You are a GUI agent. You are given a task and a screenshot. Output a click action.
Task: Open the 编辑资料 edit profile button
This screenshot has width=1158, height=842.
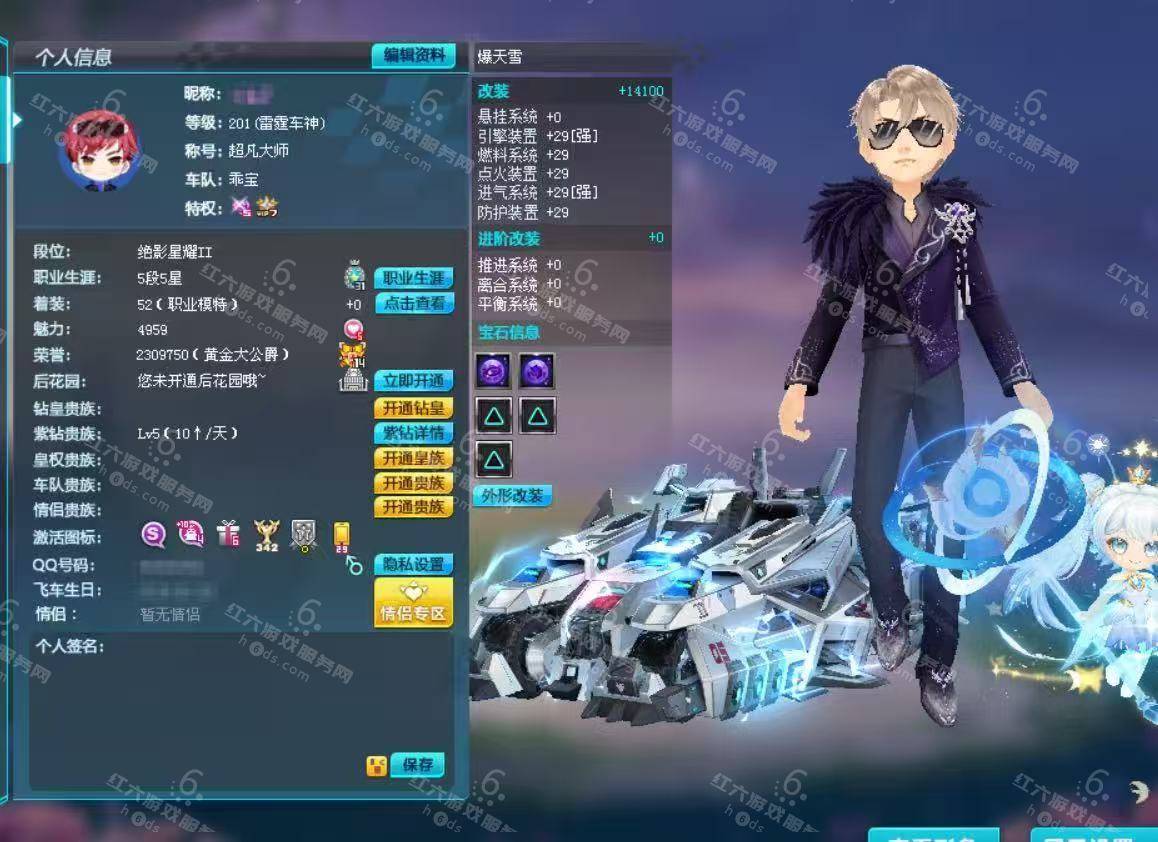pos(413,56)
